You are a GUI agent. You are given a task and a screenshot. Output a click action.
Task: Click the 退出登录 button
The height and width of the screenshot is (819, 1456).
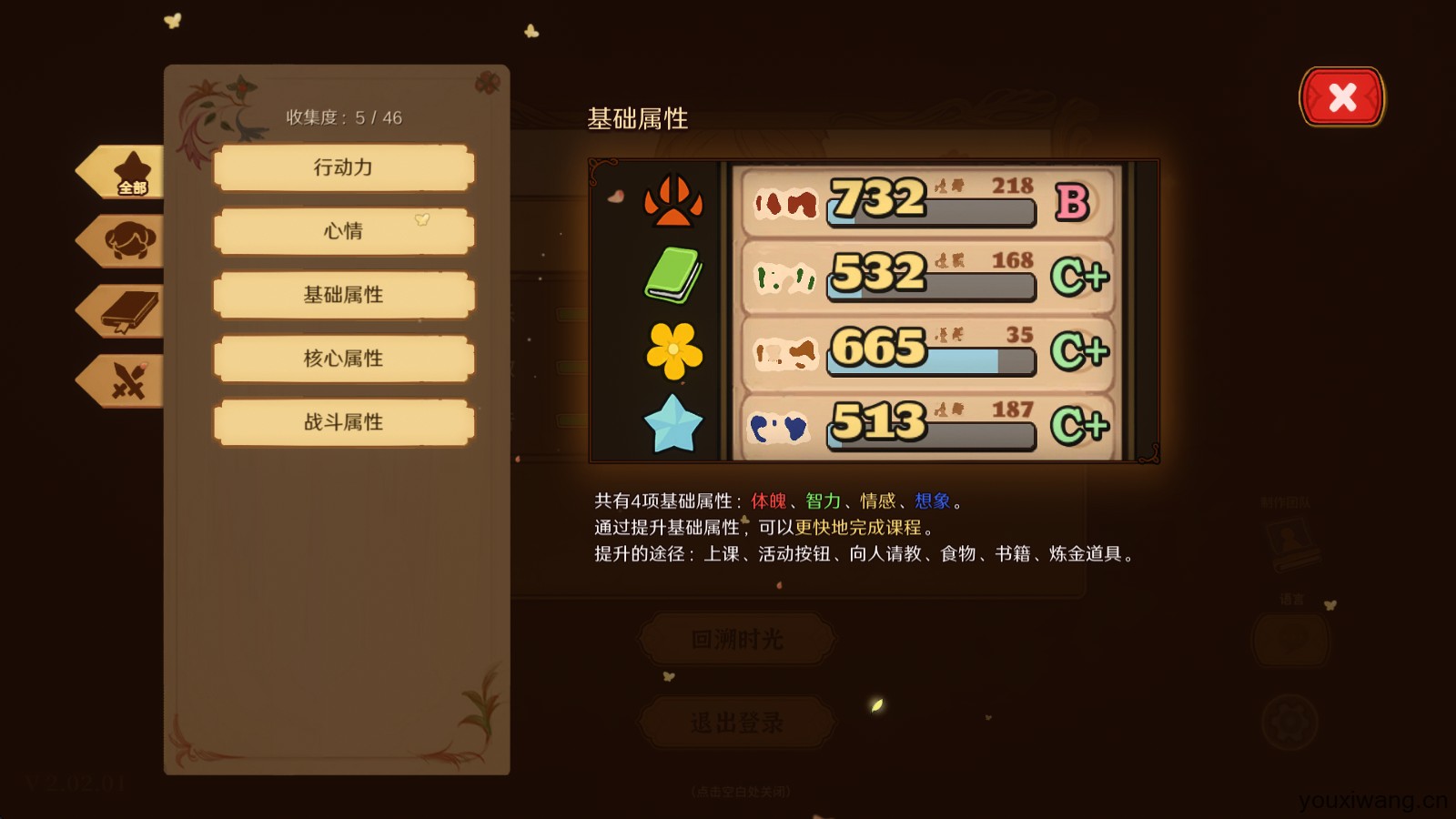click(736, 722)
